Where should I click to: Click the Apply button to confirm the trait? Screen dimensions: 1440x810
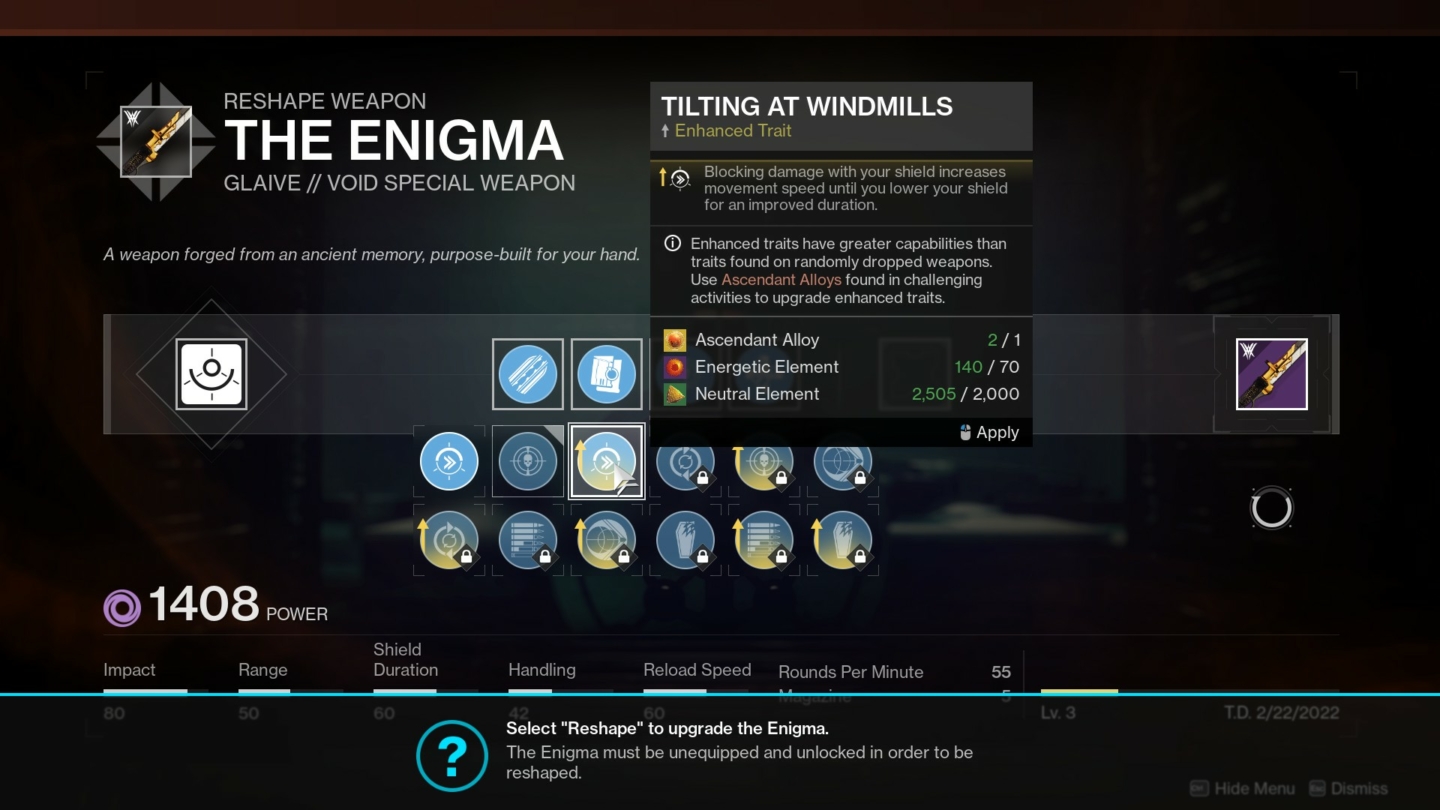995,432
